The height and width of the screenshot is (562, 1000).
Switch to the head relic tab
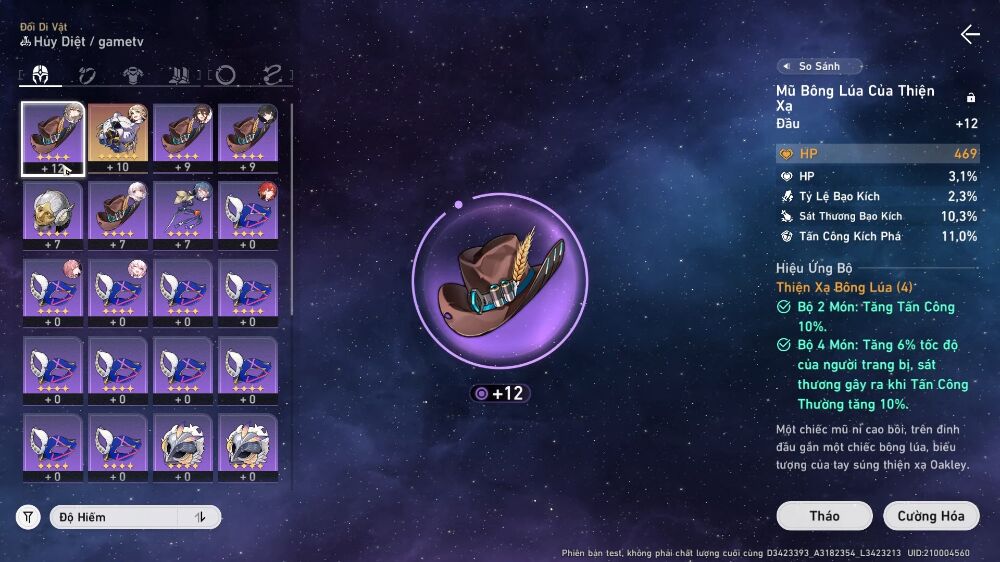41,75
